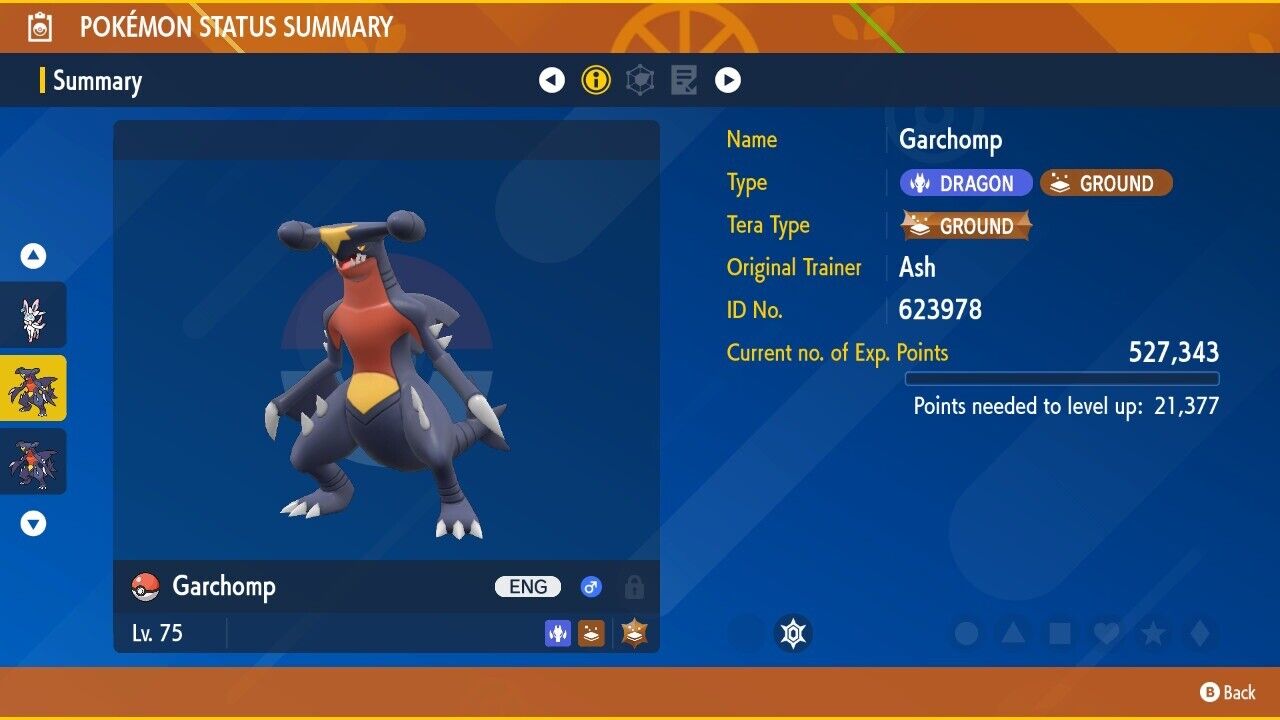This screenshot has height=720, width=1280.
Task: Go to the next summary page arrow
Action: [x=728, y=80]
